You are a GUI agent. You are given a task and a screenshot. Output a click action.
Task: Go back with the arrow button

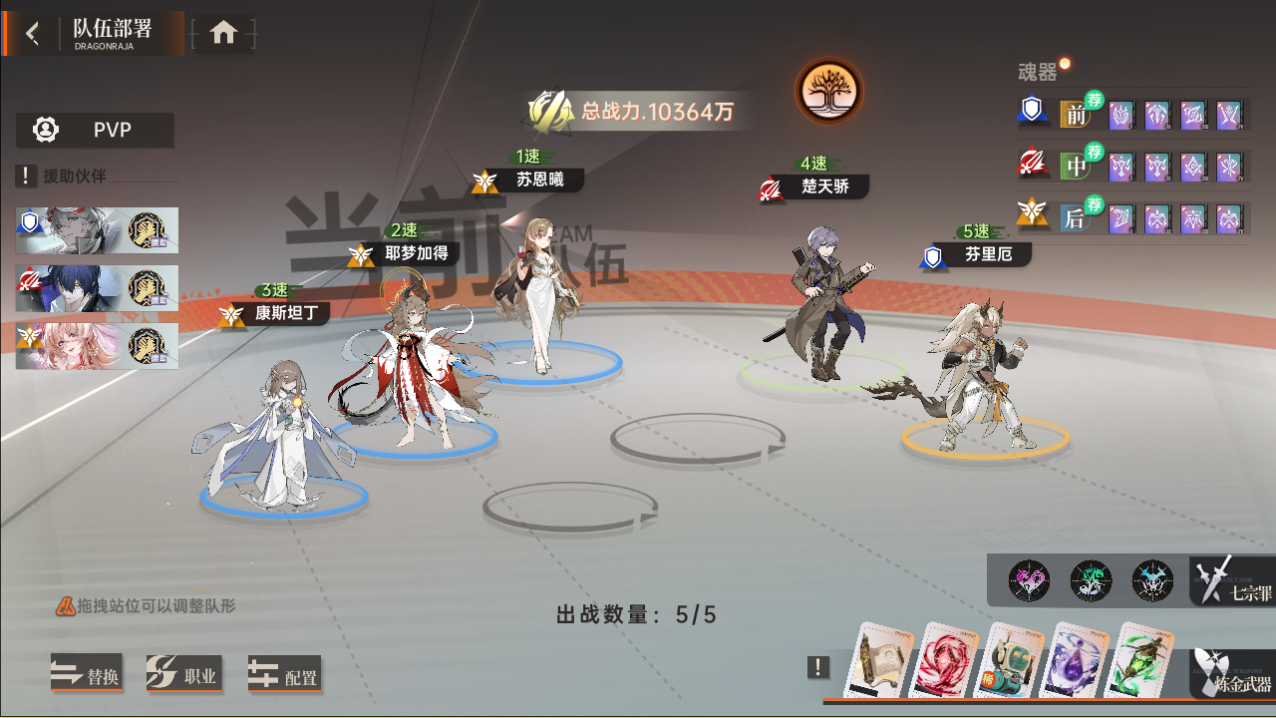tap(32, 34)
